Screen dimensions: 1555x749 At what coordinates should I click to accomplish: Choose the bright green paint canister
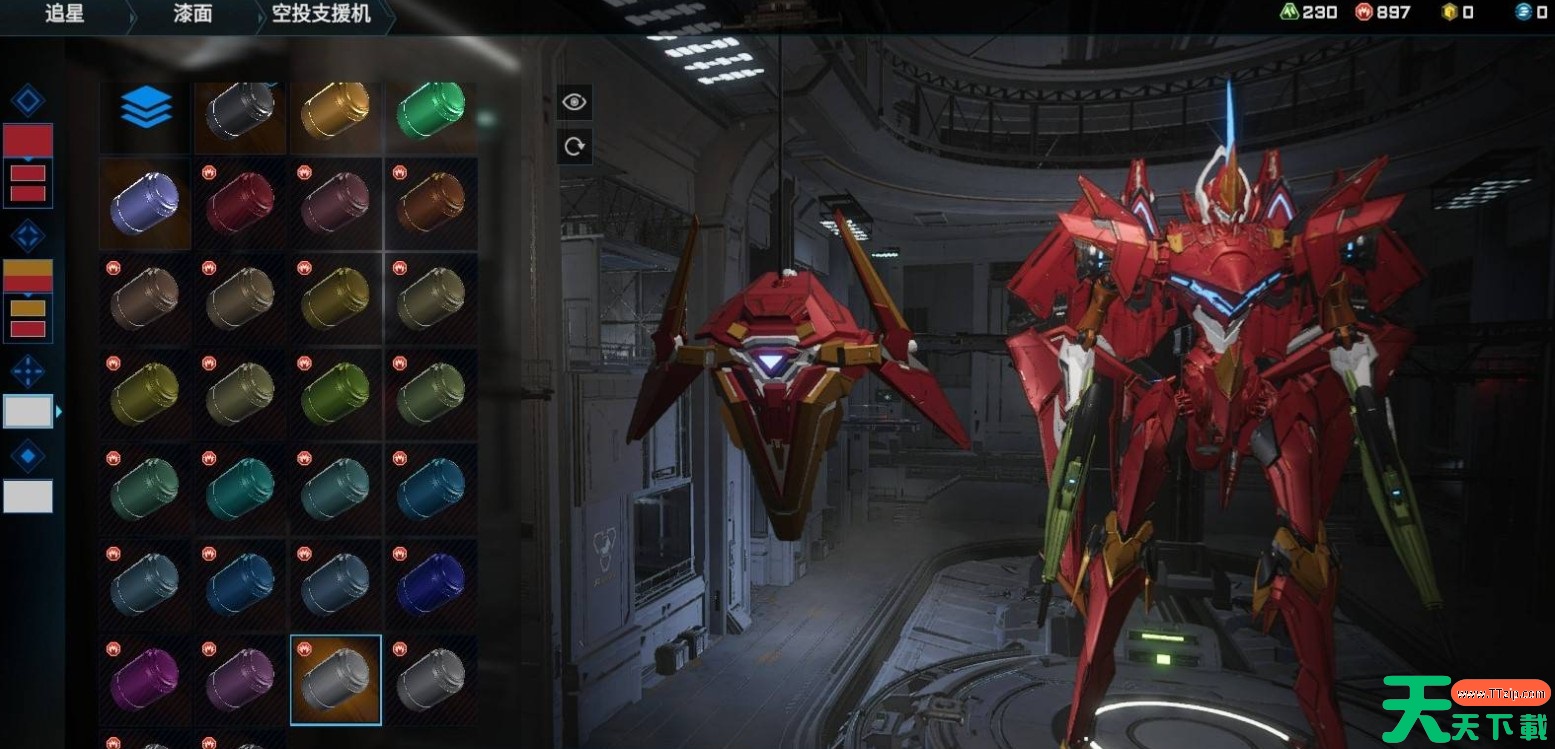point(431,108)
